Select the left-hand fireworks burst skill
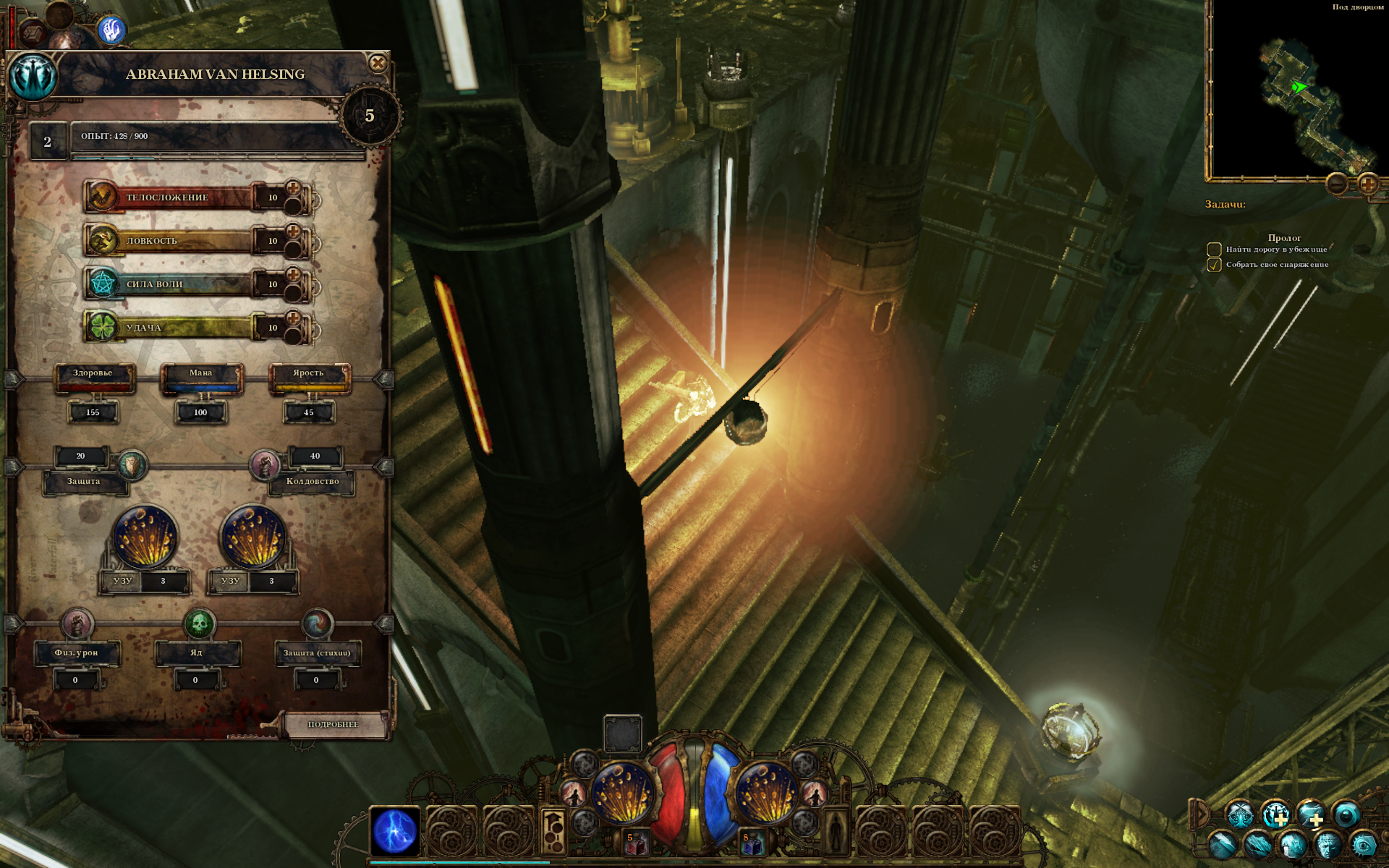The height and width of the screenshot is (868, 1389). (x=622, y=793)
